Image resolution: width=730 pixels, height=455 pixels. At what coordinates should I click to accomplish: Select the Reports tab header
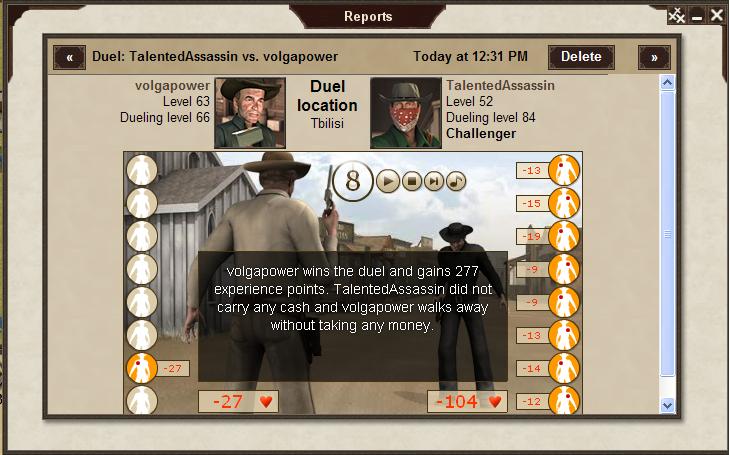tap(368, 16)
